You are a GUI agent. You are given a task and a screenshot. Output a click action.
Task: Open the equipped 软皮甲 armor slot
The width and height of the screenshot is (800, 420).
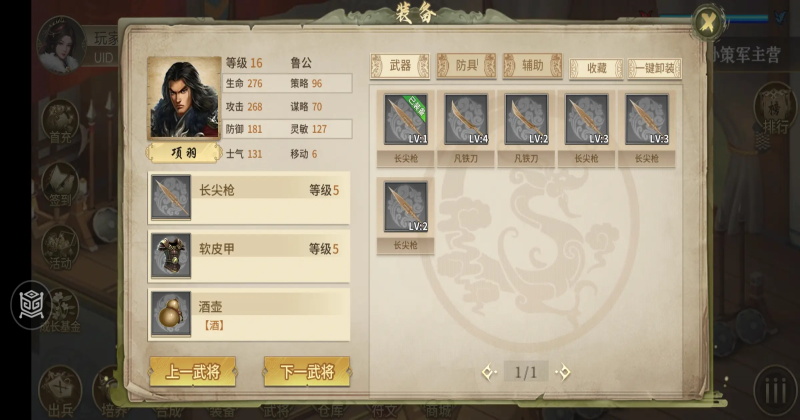249,255
